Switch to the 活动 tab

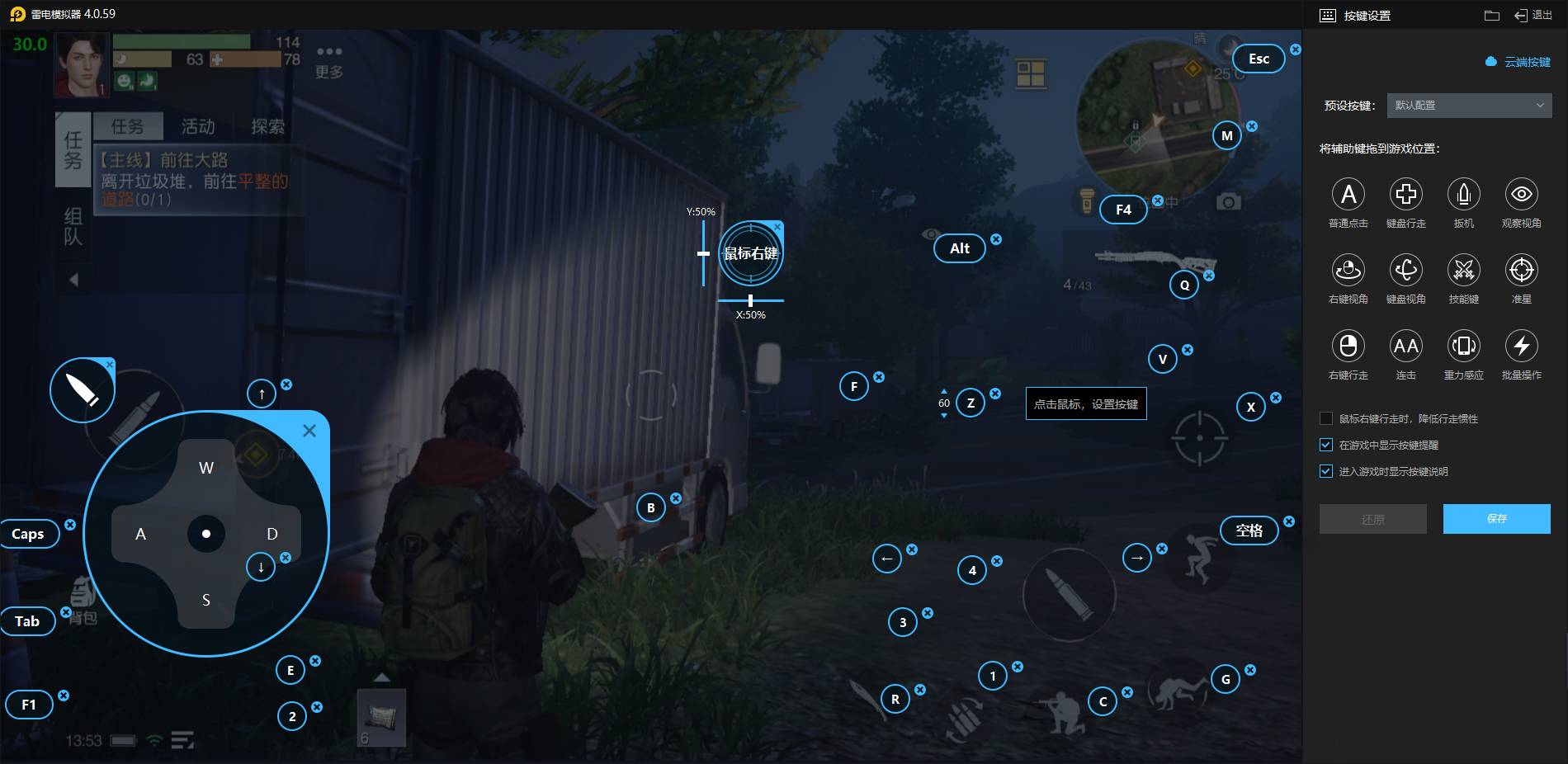click(198, 126)
